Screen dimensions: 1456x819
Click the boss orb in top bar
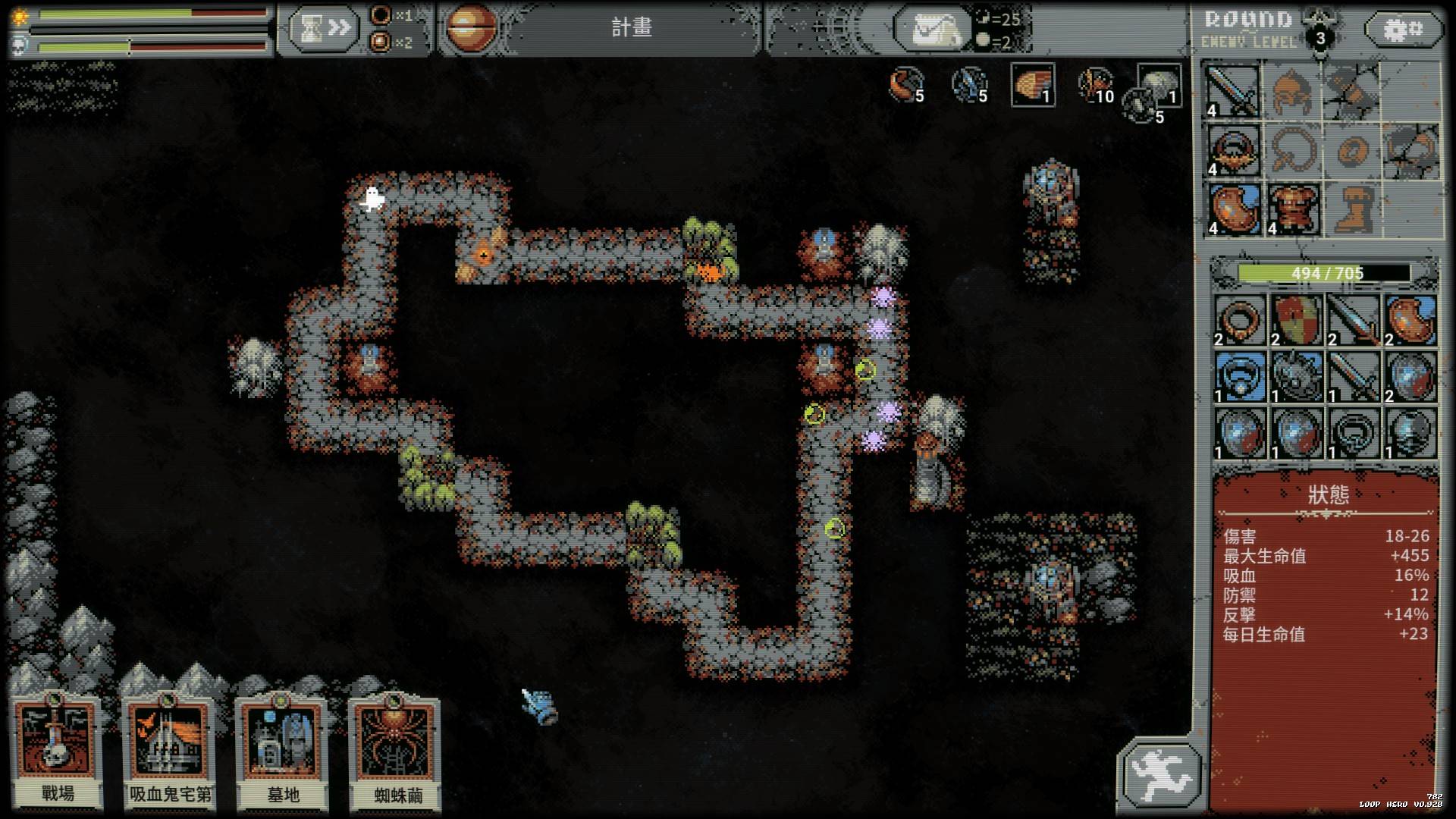[470, 28]
